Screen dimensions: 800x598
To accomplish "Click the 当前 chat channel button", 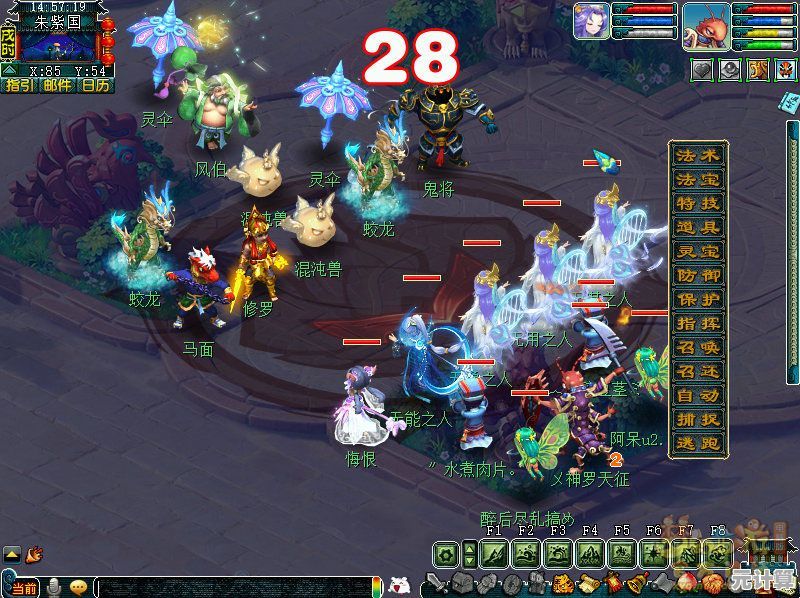I will coord(24,587).
